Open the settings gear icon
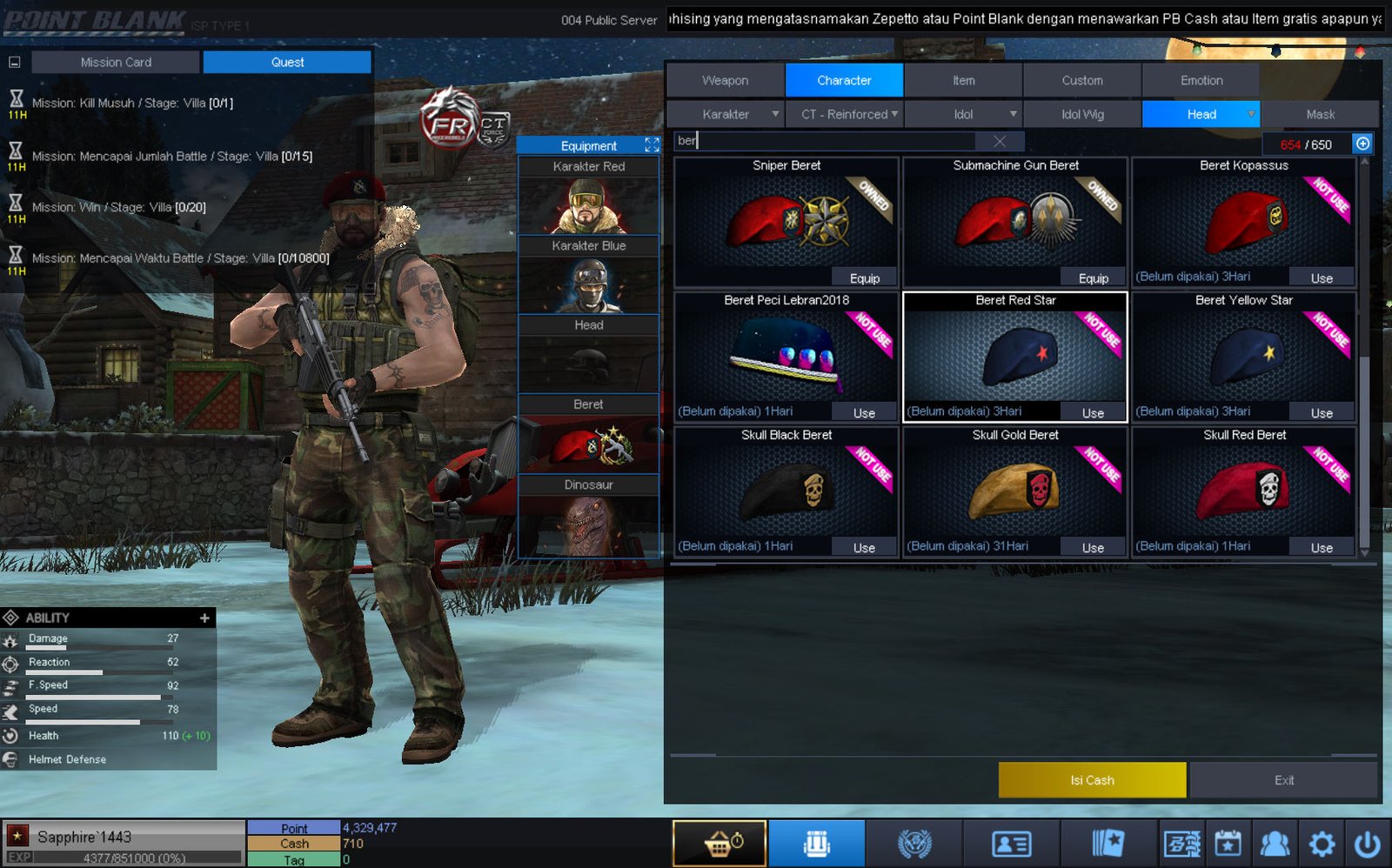The height and width of the screenshot is (868, 1392). pyautogui.click(x=1322, y=843)
